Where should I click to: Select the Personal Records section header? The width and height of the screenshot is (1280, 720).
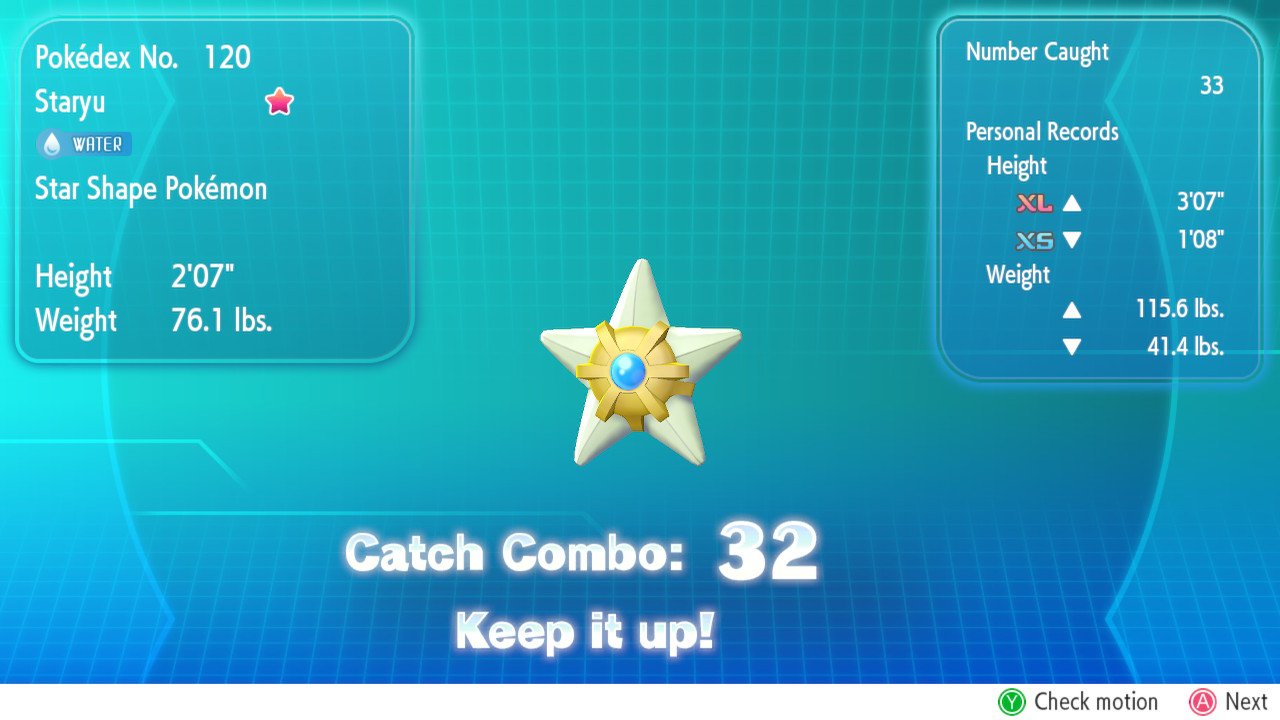(x=1042, y=131)
